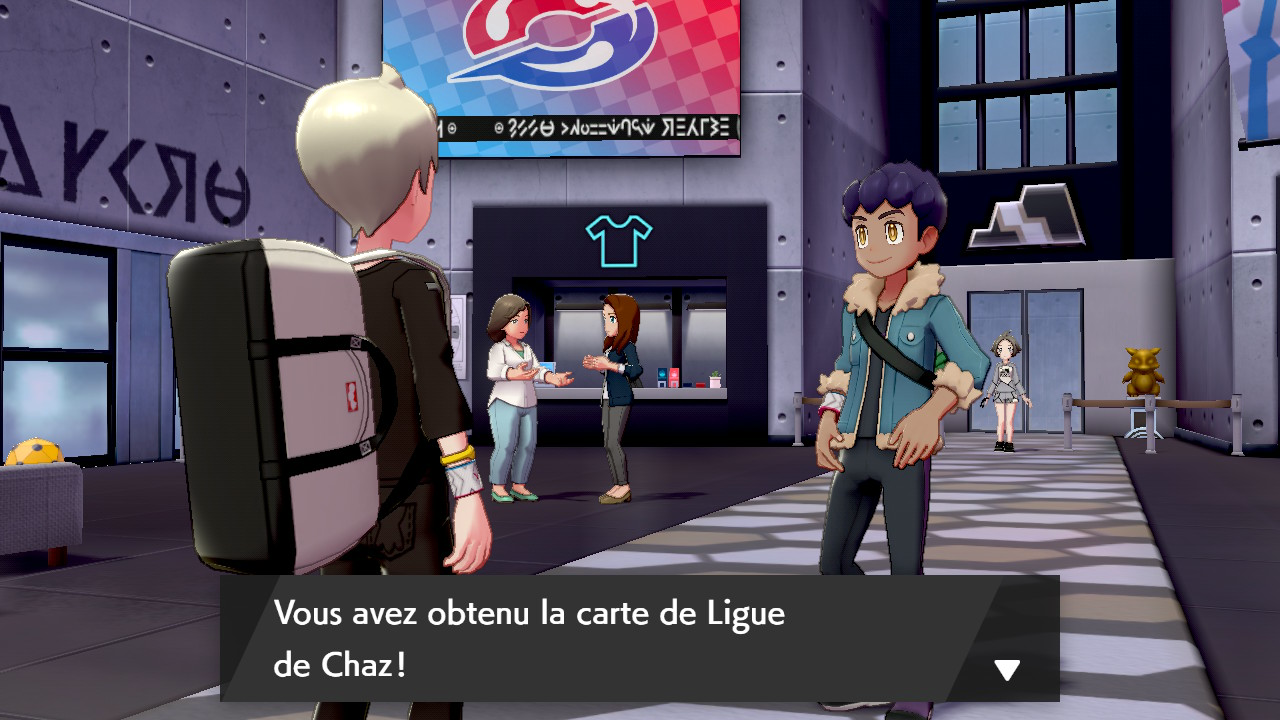Viewport: 1280px width, 720px height.
Task: Advance dialogue with the white arrow
Action: 1006,670
